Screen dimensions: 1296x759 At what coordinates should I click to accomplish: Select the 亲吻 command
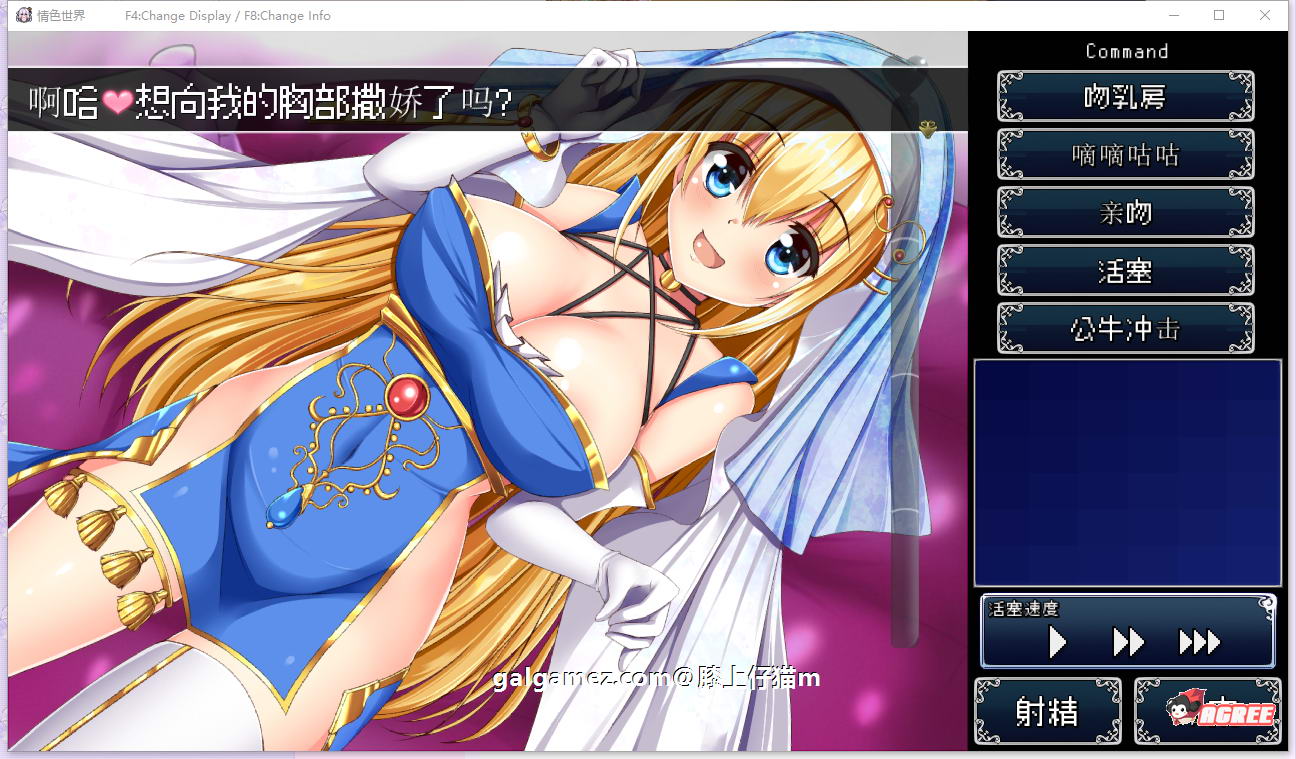click(1125, 212)
